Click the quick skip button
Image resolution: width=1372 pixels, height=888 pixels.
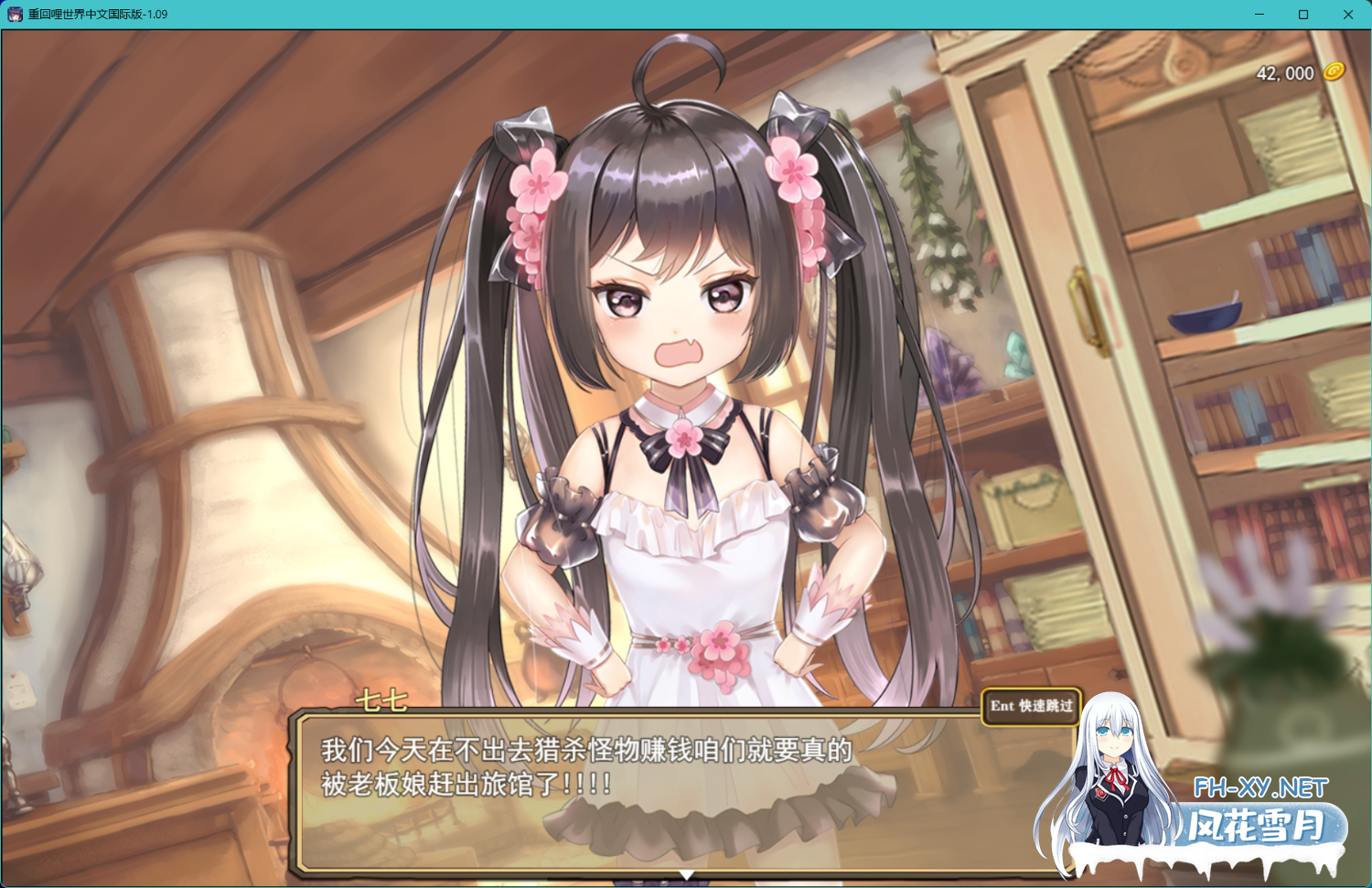click(1031, 706)
